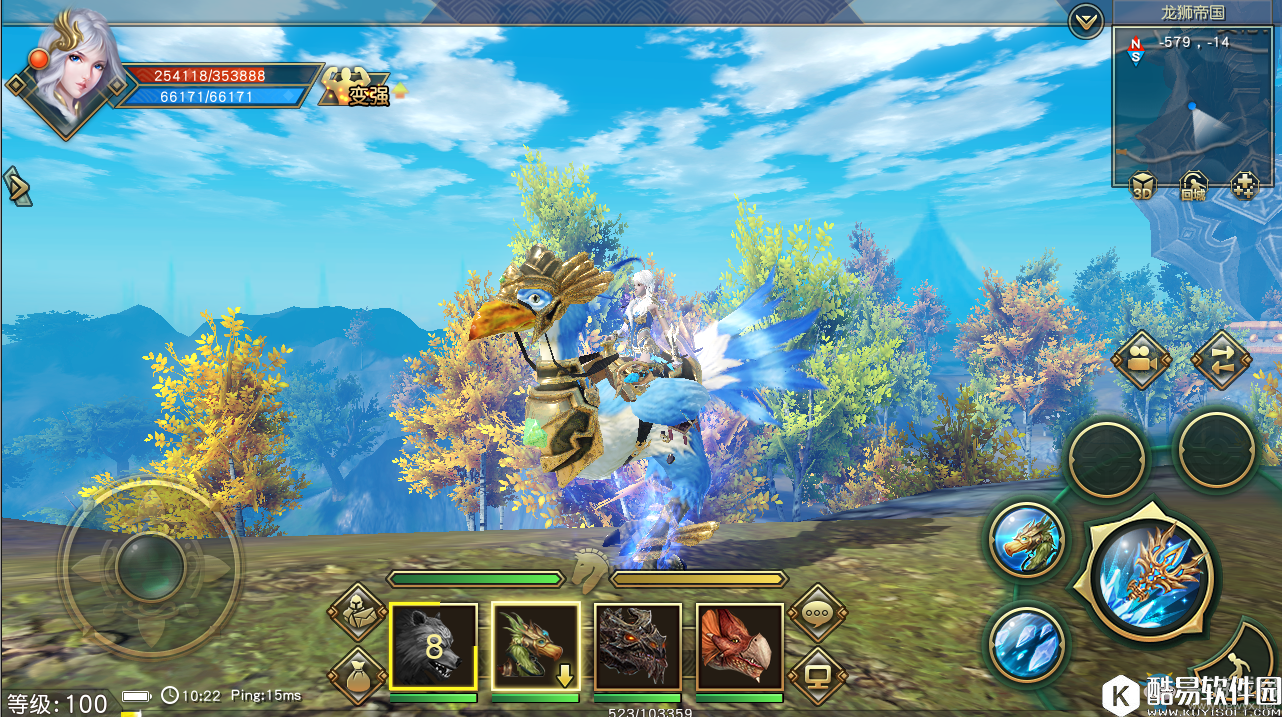Expand the left side arrow panel
The height and width of the screenshot is (717, 1282).
pos(17,187)
